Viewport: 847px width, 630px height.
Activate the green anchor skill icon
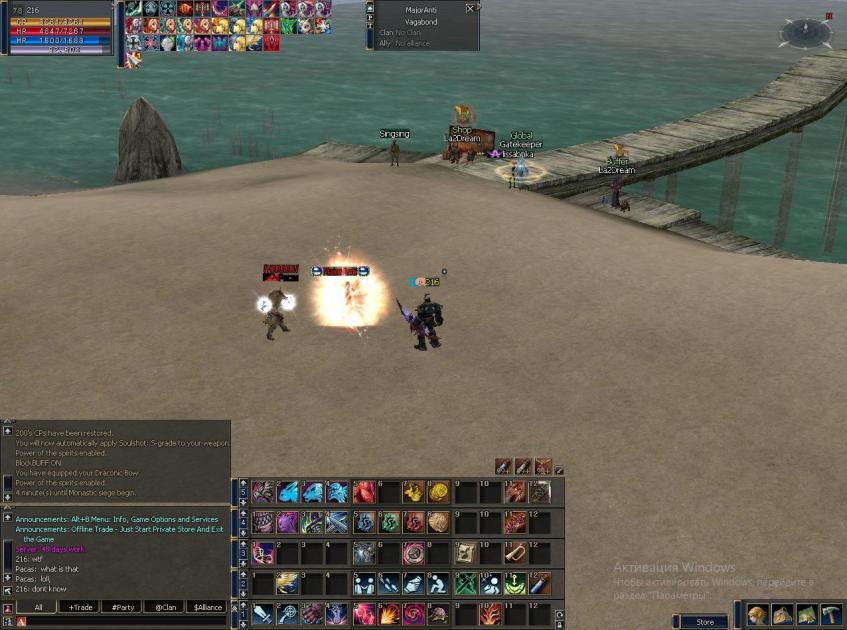(514, 583)
